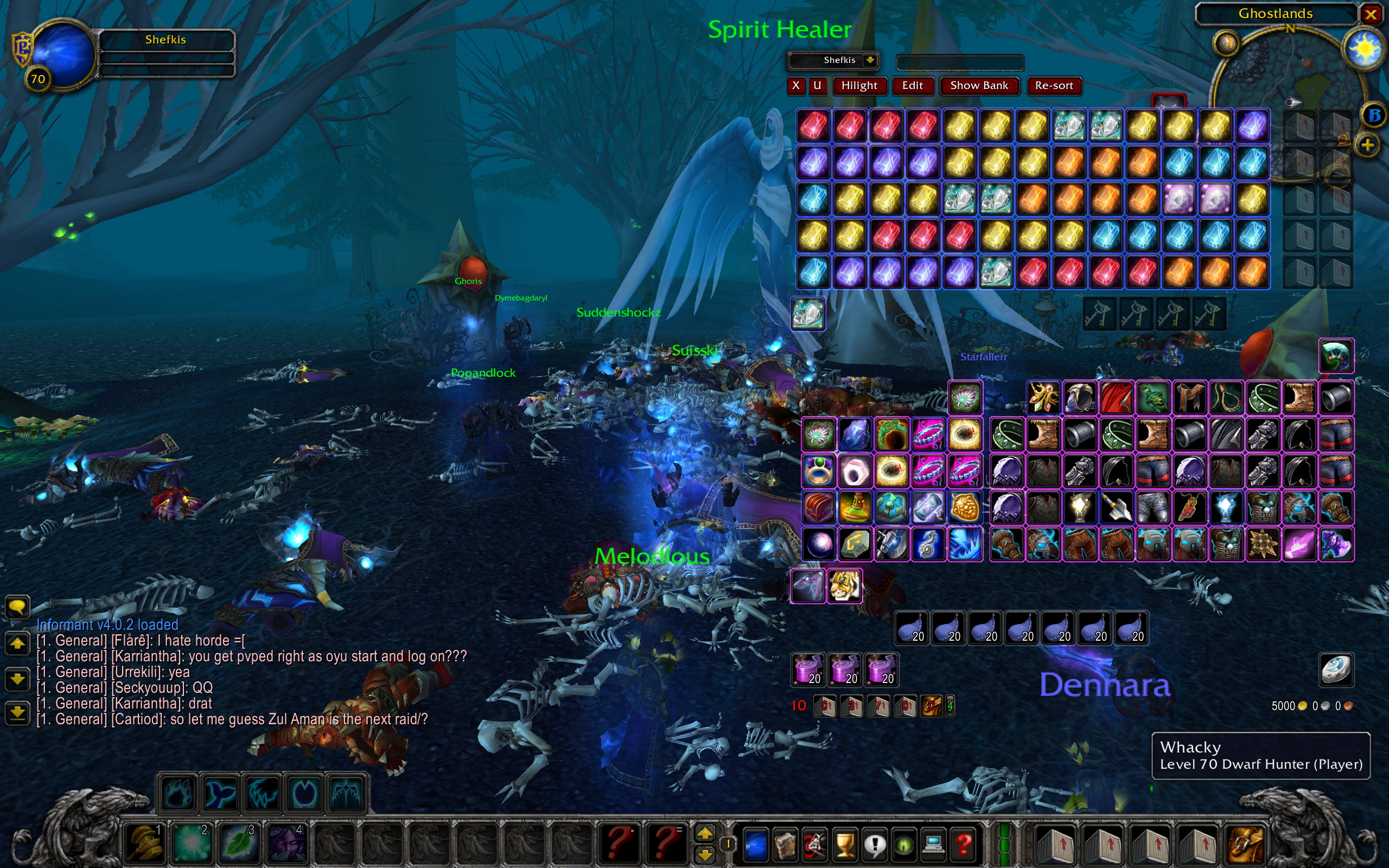Close the bag window with the X button

795,86
